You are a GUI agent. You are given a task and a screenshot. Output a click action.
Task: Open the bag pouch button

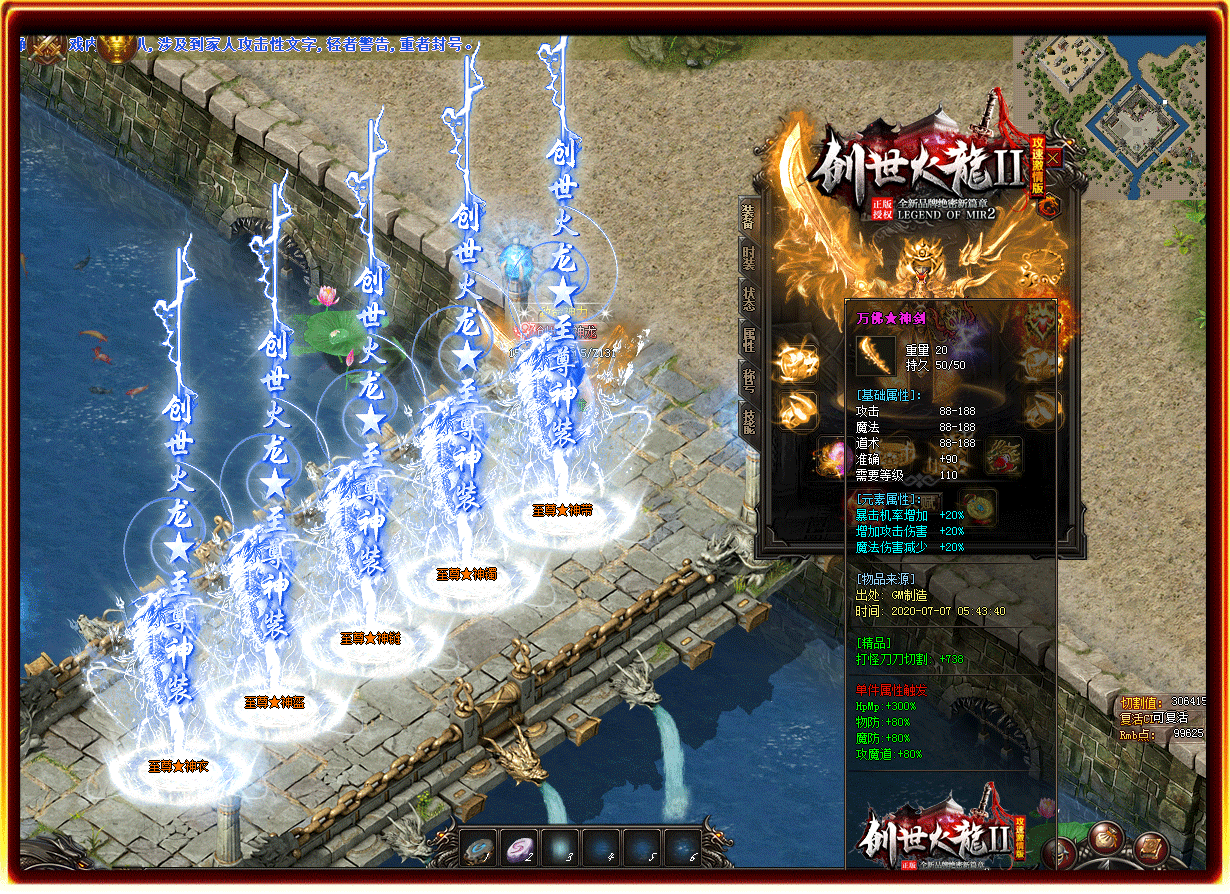(1106, 840)
